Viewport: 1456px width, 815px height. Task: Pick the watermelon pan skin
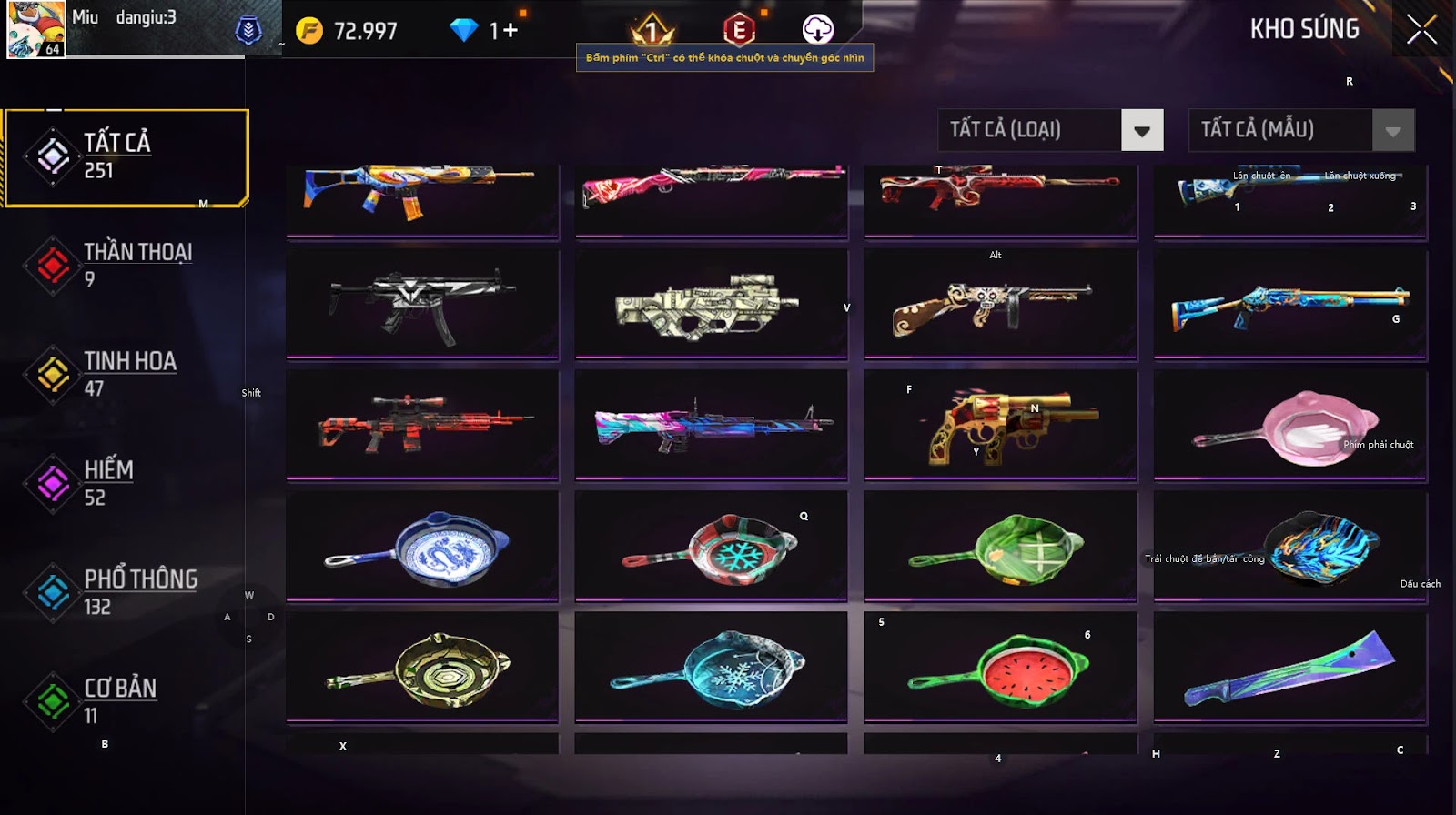1000,669
